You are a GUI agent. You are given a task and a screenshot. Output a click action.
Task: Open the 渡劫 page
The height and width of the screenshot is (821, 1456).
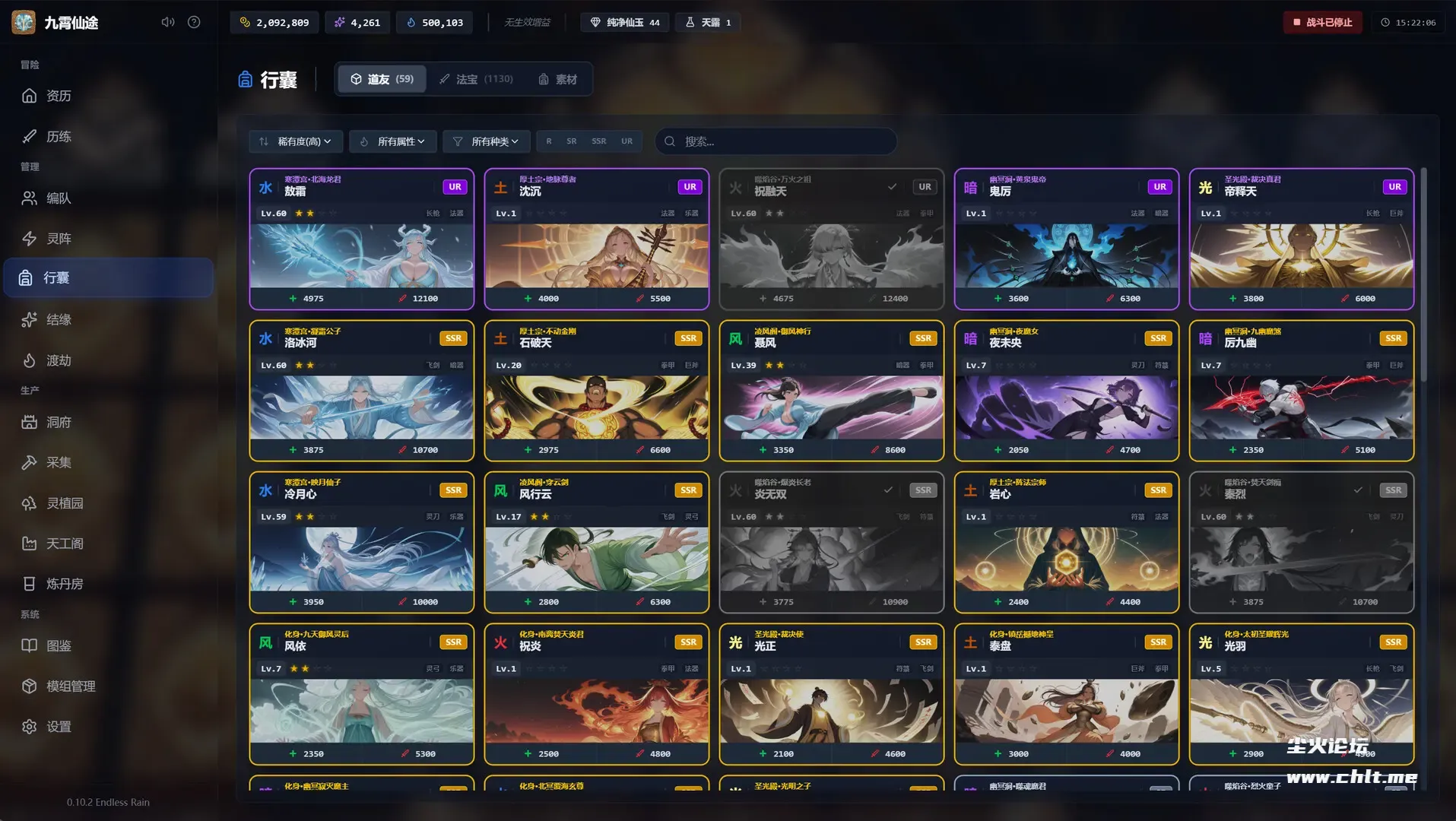point(58,360)
